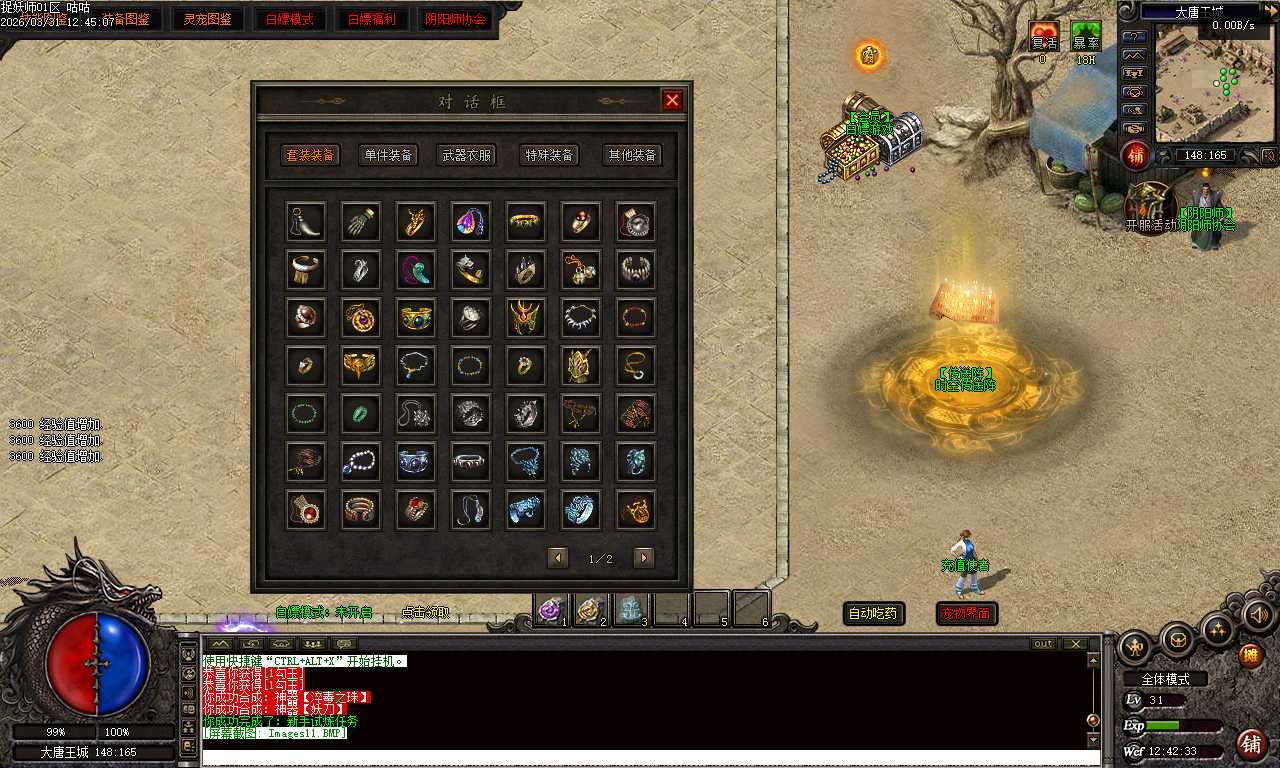The height and width of the screenshot is (768, 1280).
Task: Use the purple item in hotbar slot 1
Action: (x=551, y=609)
